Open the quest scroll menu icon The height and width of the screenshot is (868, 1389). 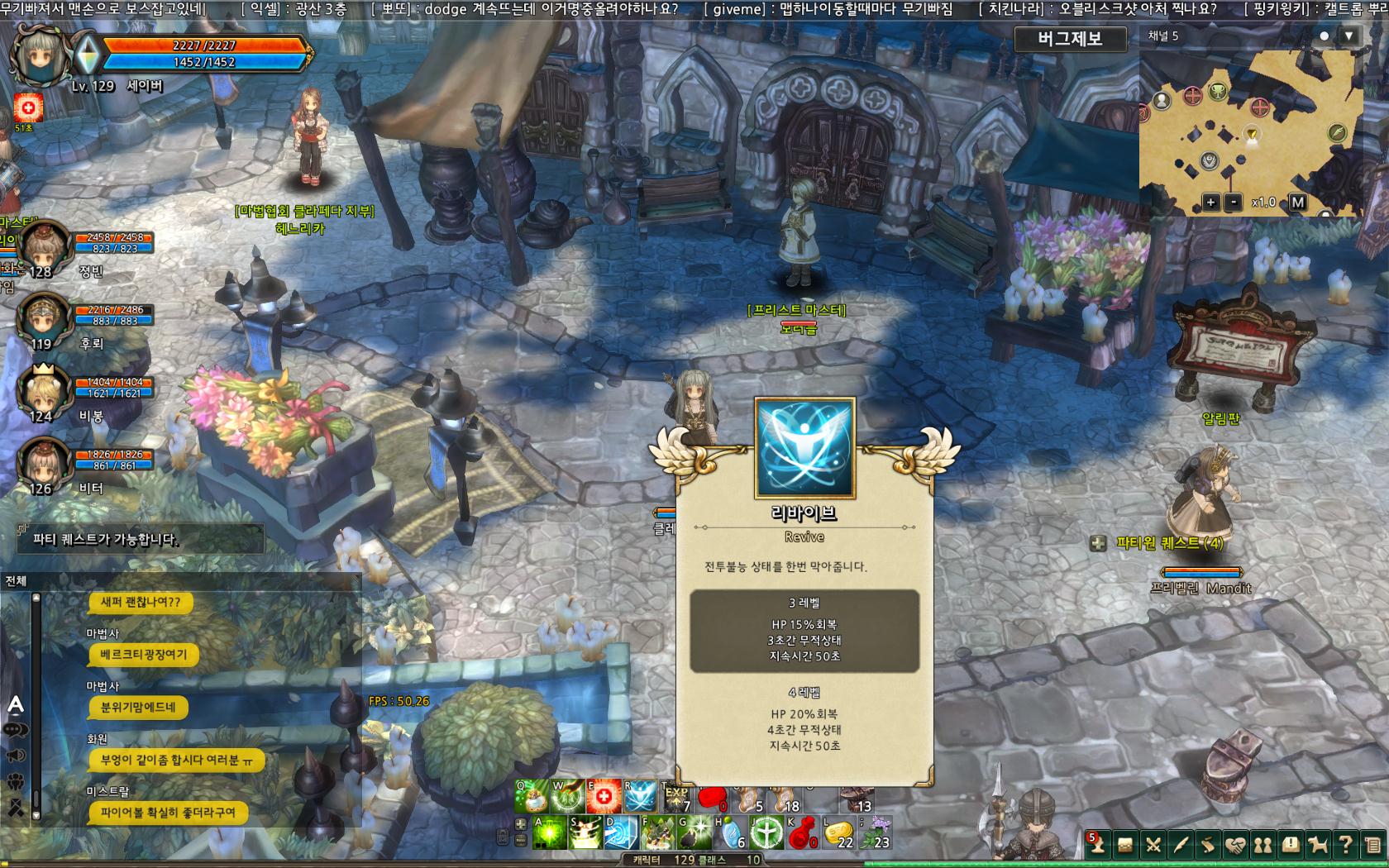pyautogui.click(x=1208, y=845)
